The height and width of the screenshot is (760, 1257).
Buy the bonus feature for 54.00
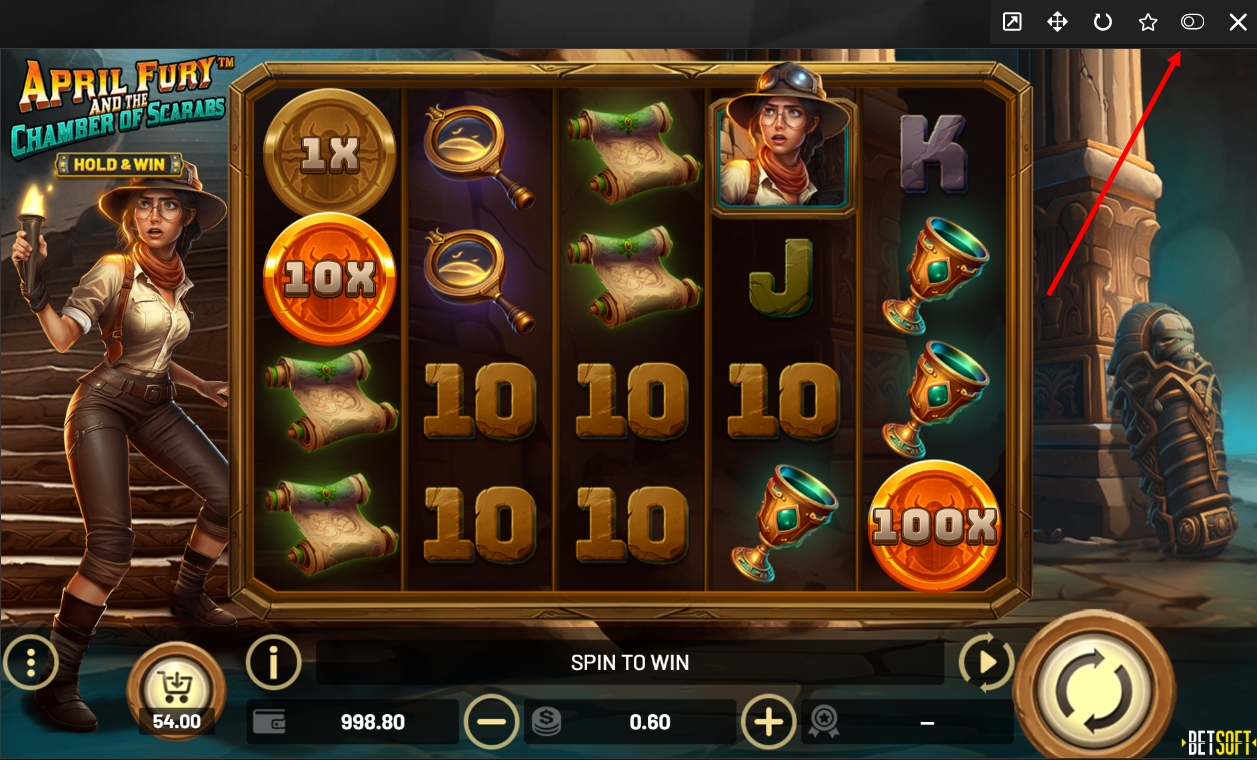pyautogui.click(x=176, y=690)
